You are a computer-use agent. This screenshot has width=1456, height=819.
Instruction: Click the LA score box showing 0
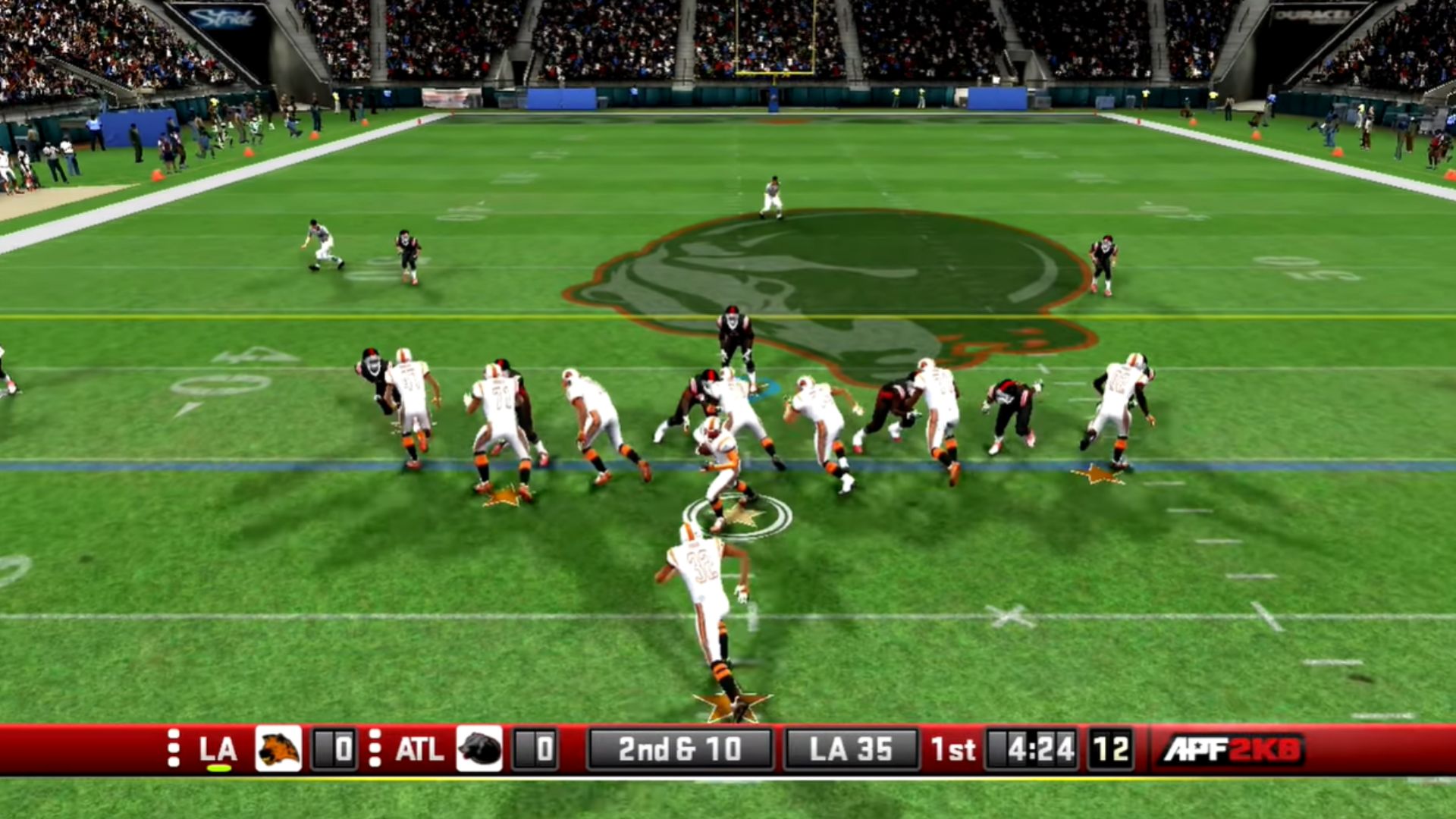click(334, 749)
